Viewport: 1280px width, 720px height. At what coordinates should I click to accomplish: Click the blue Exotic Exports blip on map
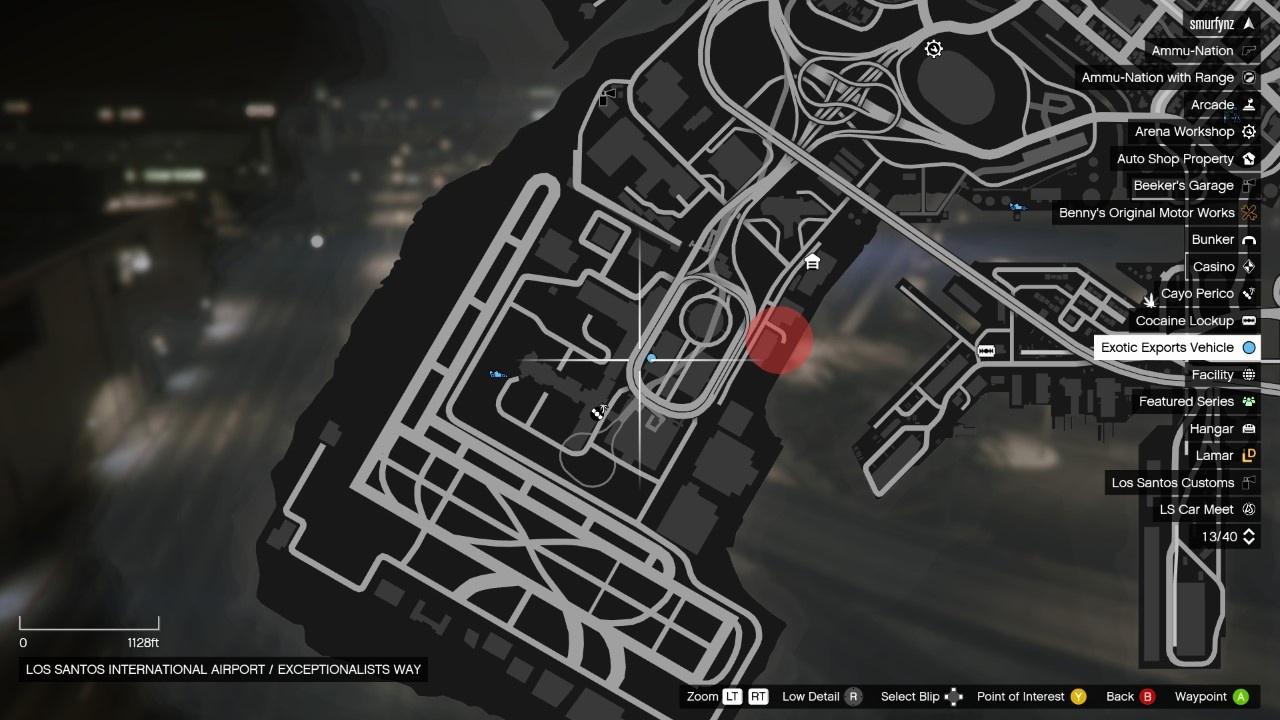(x=652, y=358)
